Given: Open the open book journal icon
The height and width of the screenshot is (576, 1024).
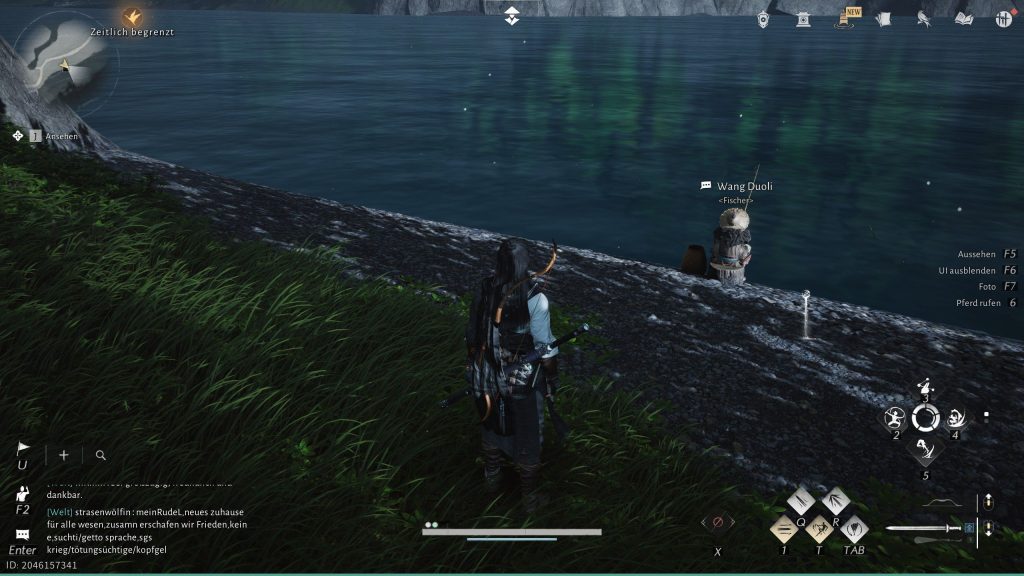Looking at the screenshot, I should pyautogui.click(x=963, y=19).
